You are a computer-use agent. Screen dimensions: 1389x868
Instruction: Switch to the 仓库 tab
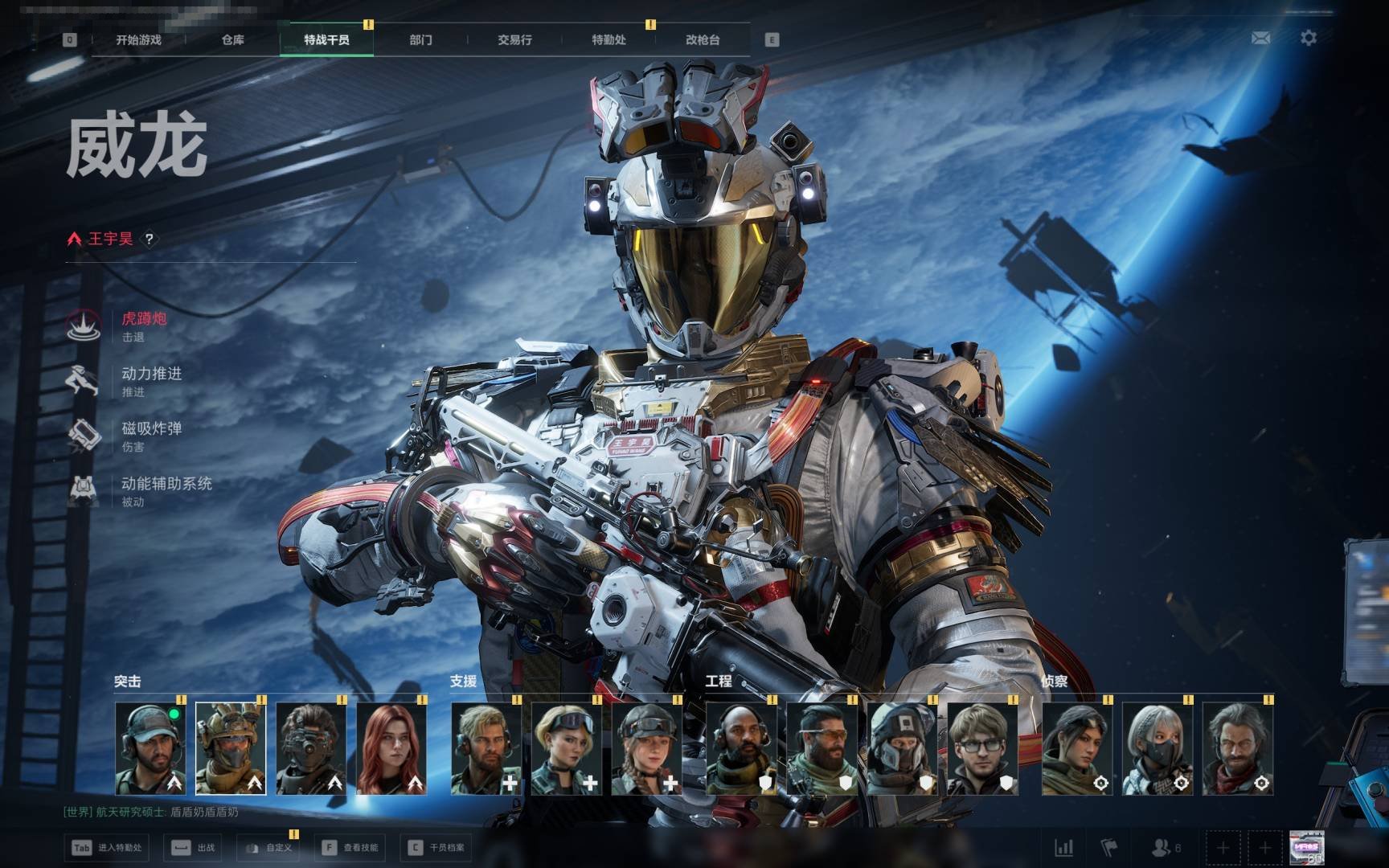233,40
